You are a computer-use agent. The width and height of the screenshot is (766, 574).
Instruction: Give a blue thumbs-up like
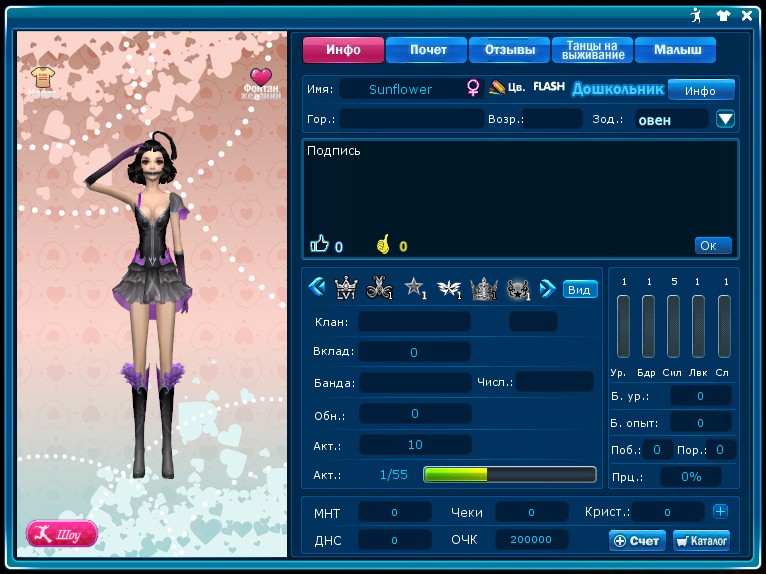(320, 243)
